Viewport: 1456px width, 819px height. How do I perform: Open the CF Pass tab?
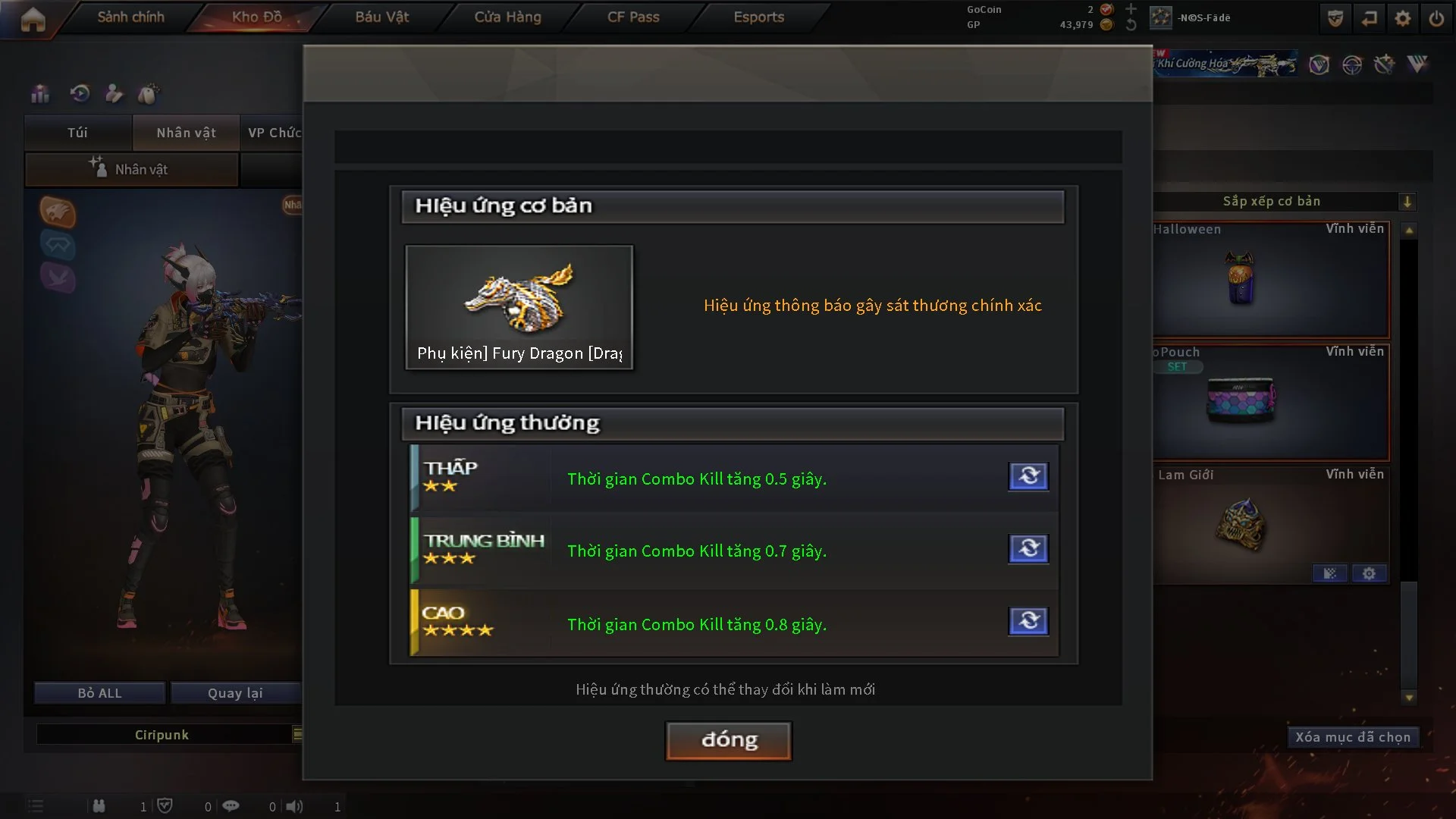[x=633, y=17]
